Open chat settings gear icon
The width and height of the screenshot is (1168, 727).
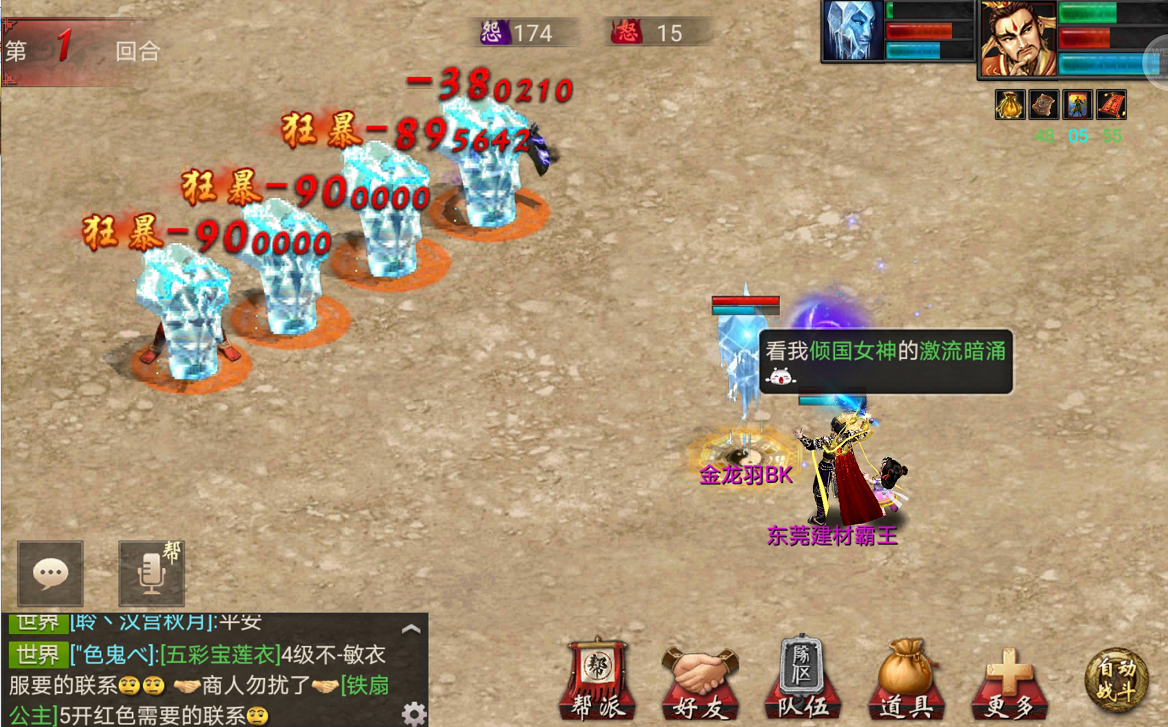[x=413, y=713]
